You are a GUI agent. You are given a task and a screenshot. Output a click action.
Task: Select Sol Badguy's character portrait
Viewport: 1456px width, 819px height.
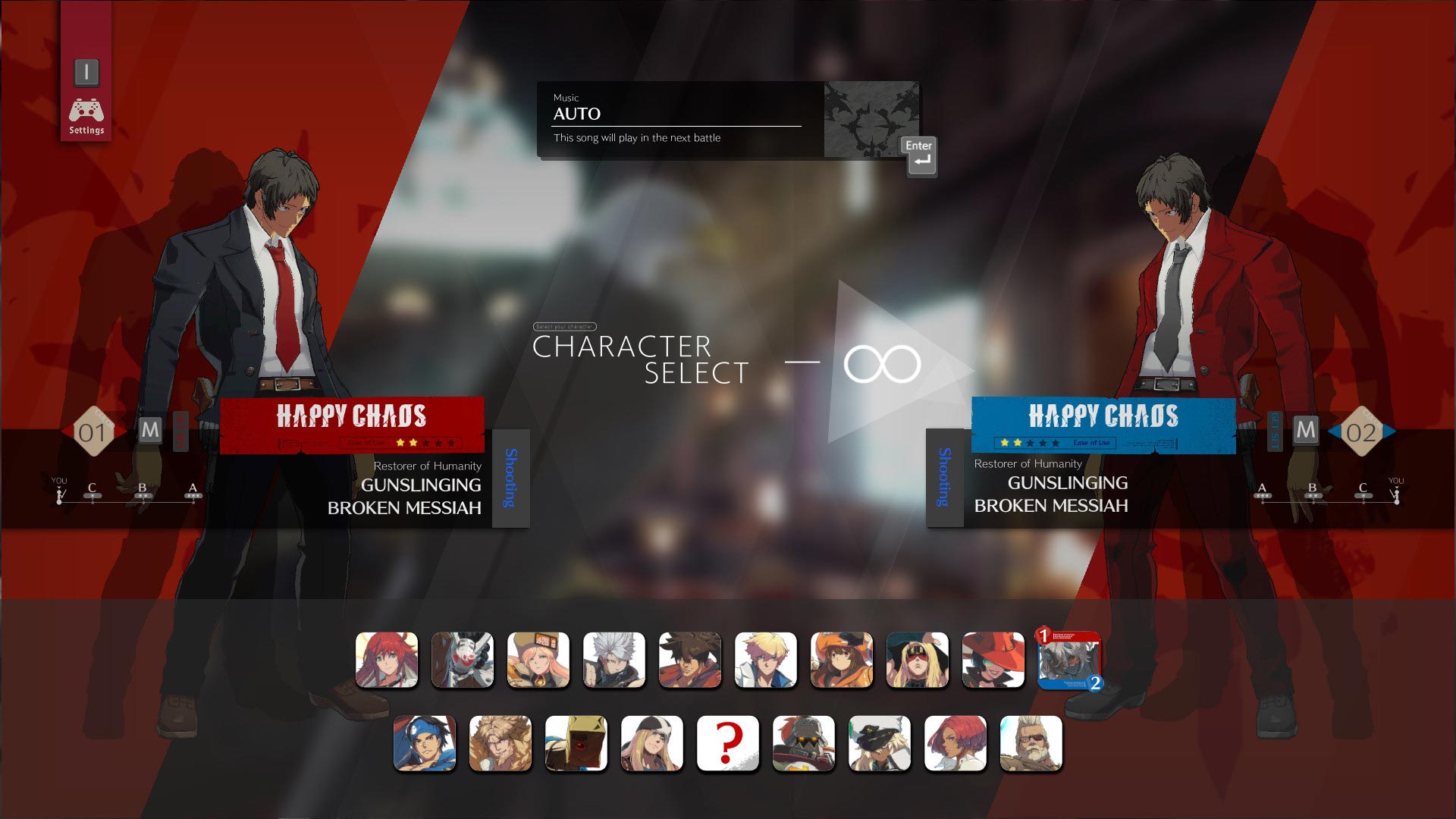(690, 660)
